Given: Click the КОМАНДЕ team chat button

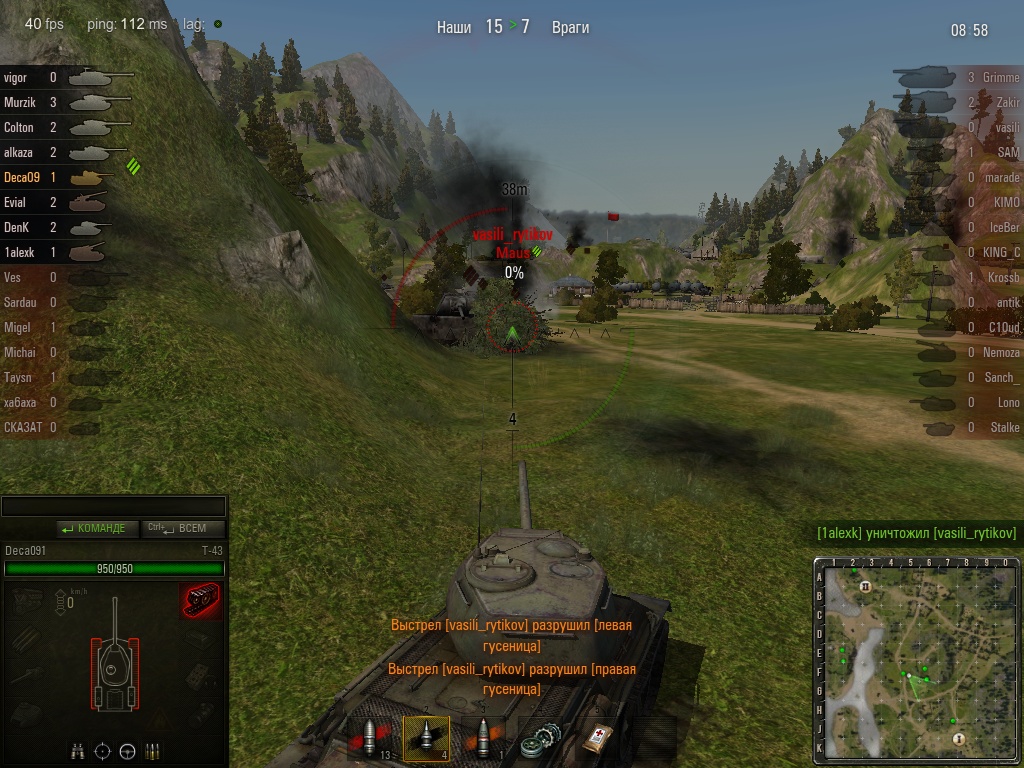Looking at the screenshot, I should pos(93,529).
